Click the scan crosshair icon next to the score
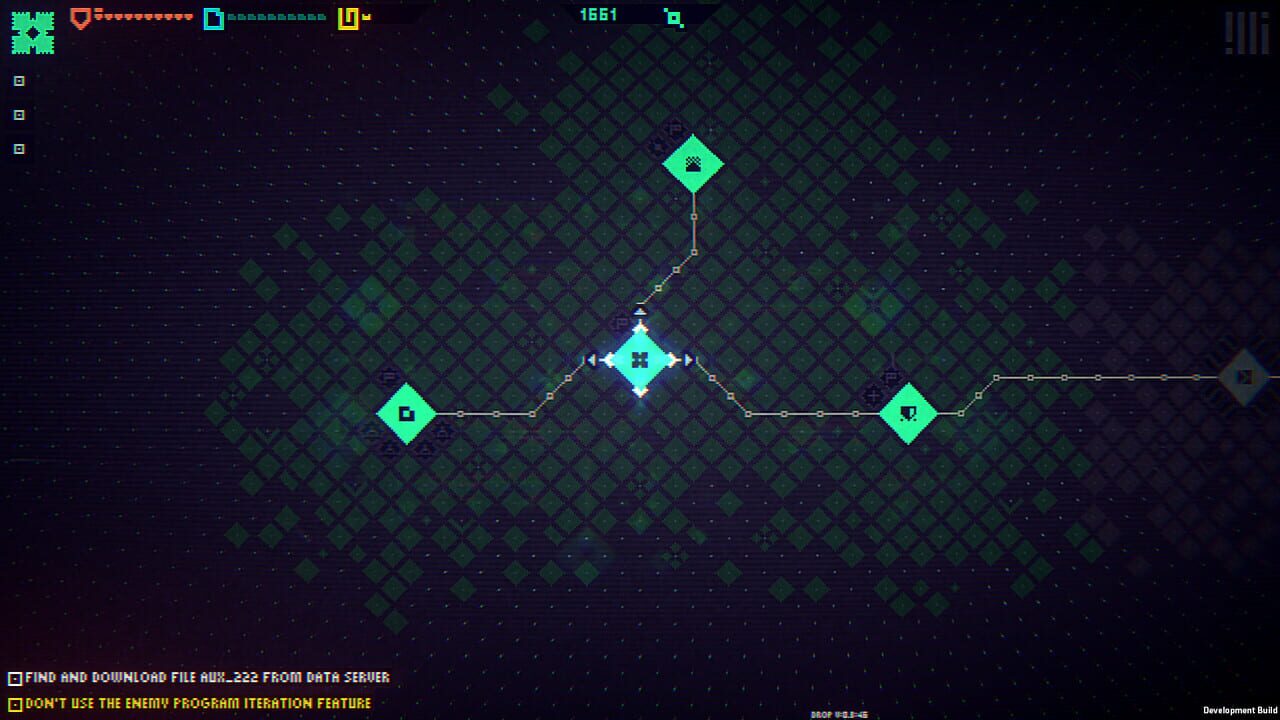Image resolution: width=1280 pixels, height=720 pixels. [673, 17]
